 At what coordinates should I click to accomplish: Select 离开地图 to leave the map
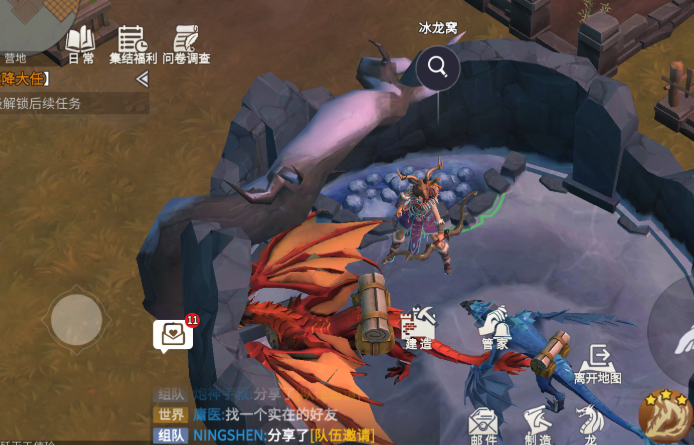(x=599, y=364)
